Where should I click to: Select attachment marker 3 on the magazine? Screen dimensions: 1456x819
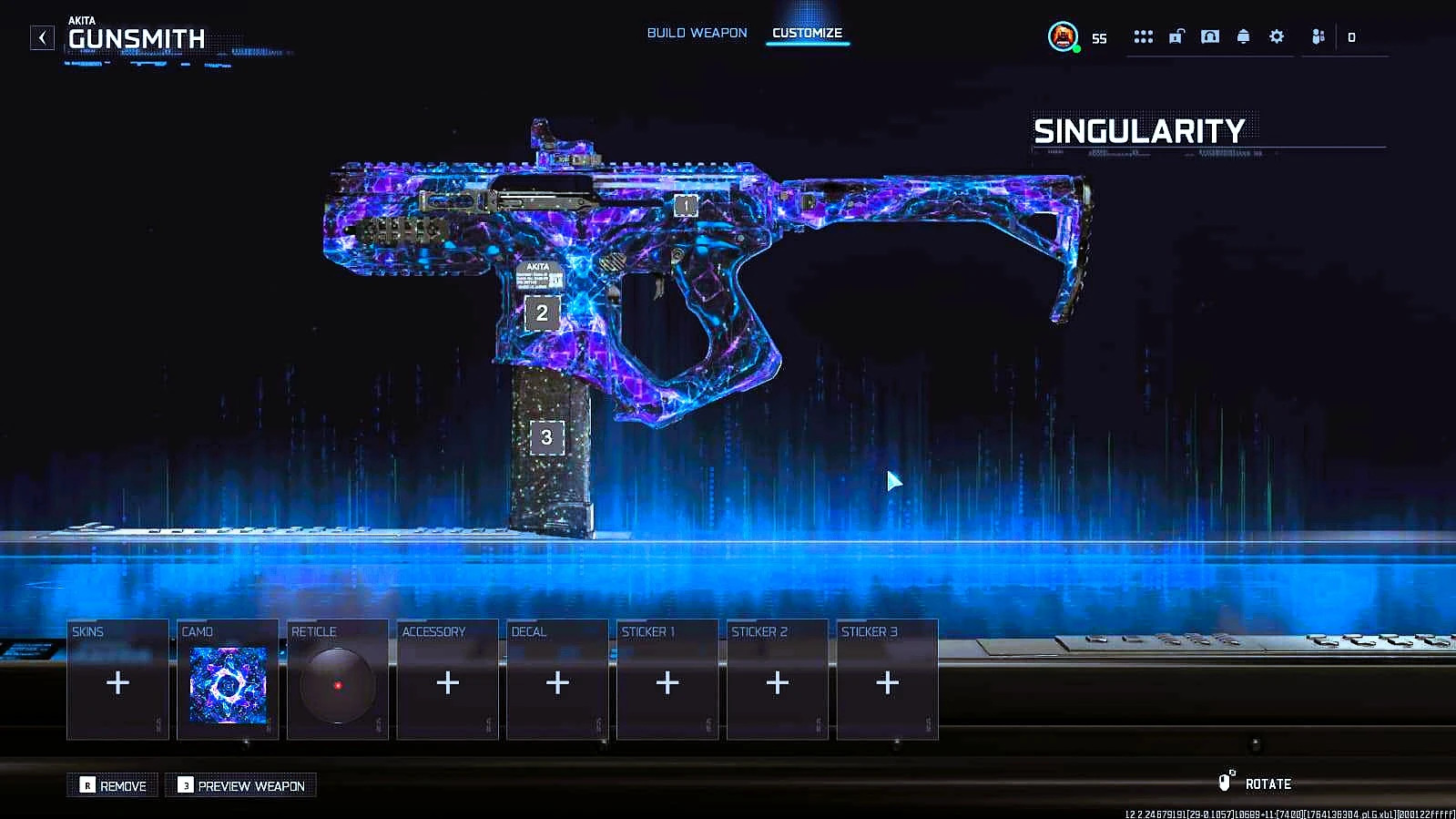pyautogui.click(x=546, y=437)
